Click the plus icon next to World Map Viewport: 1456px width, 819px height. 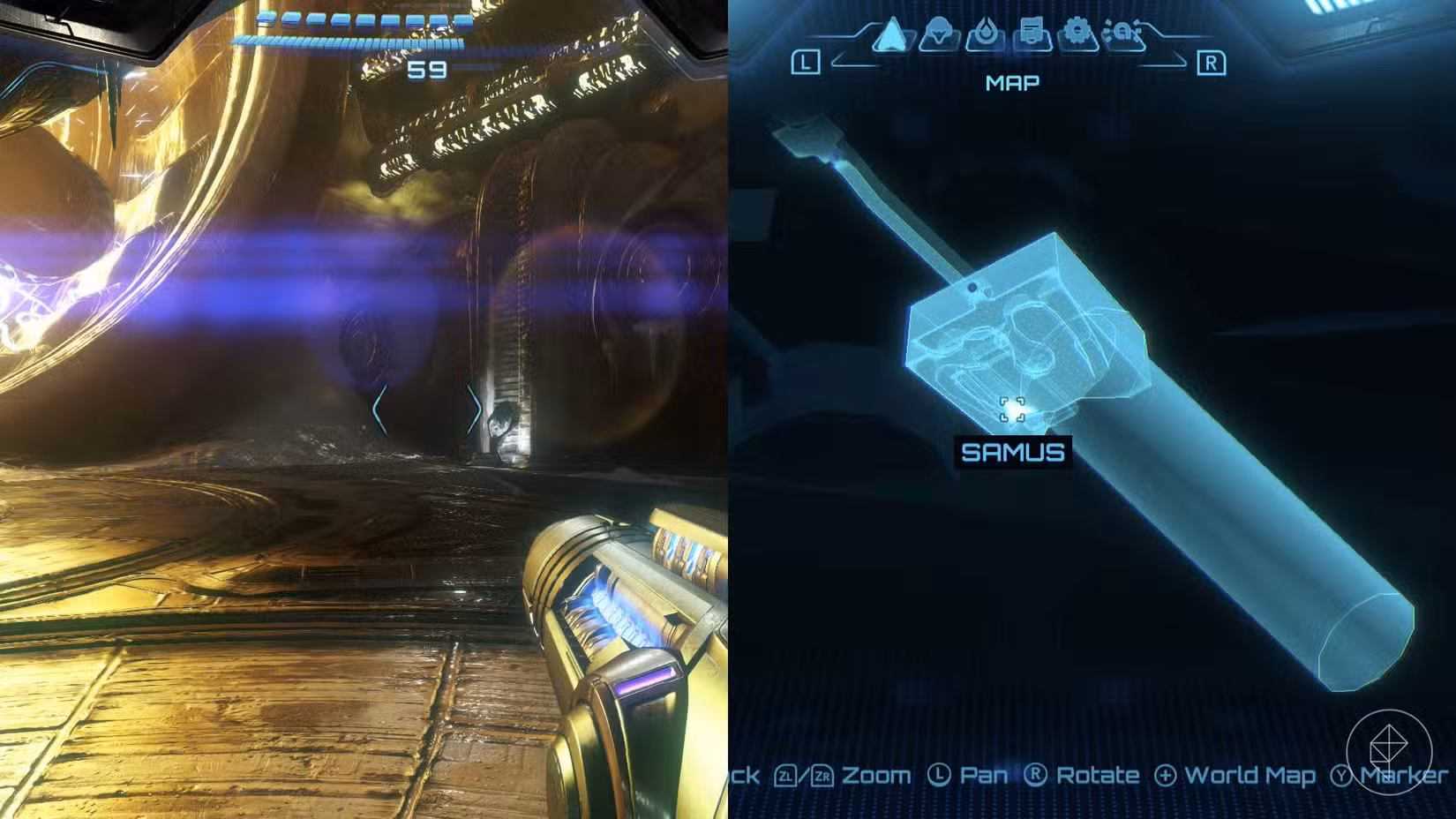click(1167, 775)
